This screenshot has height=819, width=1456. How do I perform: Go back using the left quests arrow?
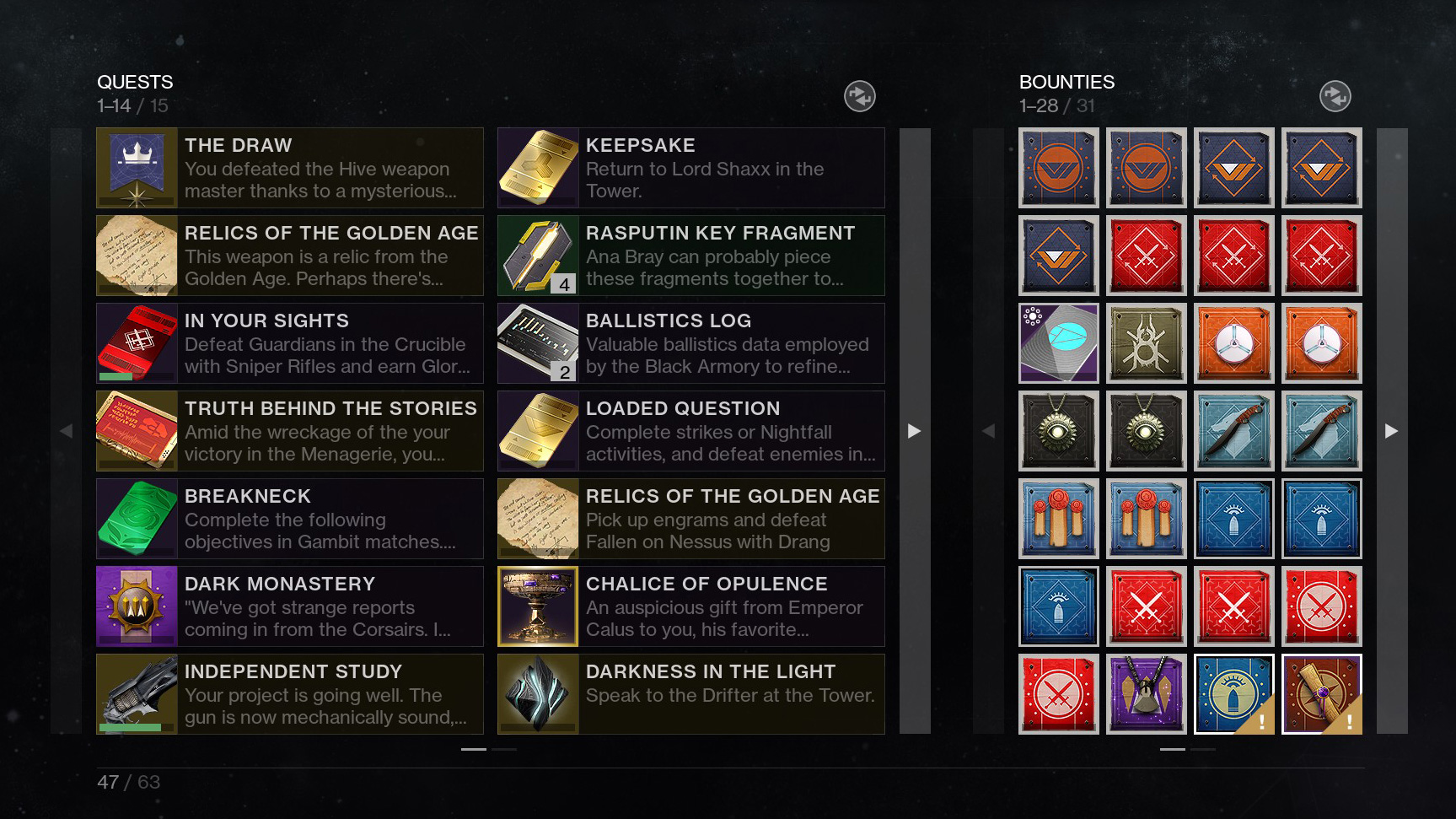[x=67, y=431]
